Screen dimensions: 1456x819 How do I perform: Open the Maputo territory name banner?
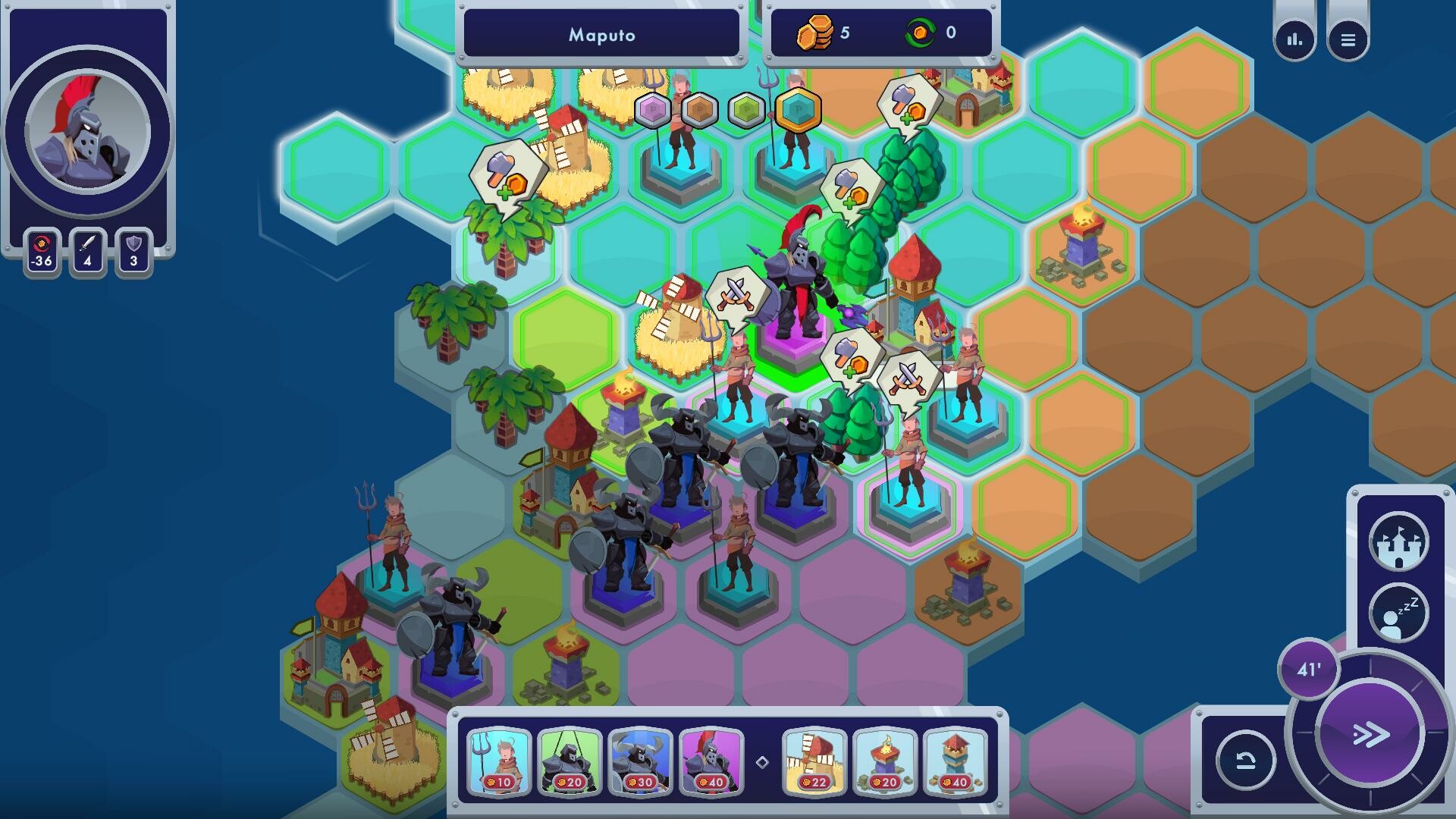[x=601, y=34]
